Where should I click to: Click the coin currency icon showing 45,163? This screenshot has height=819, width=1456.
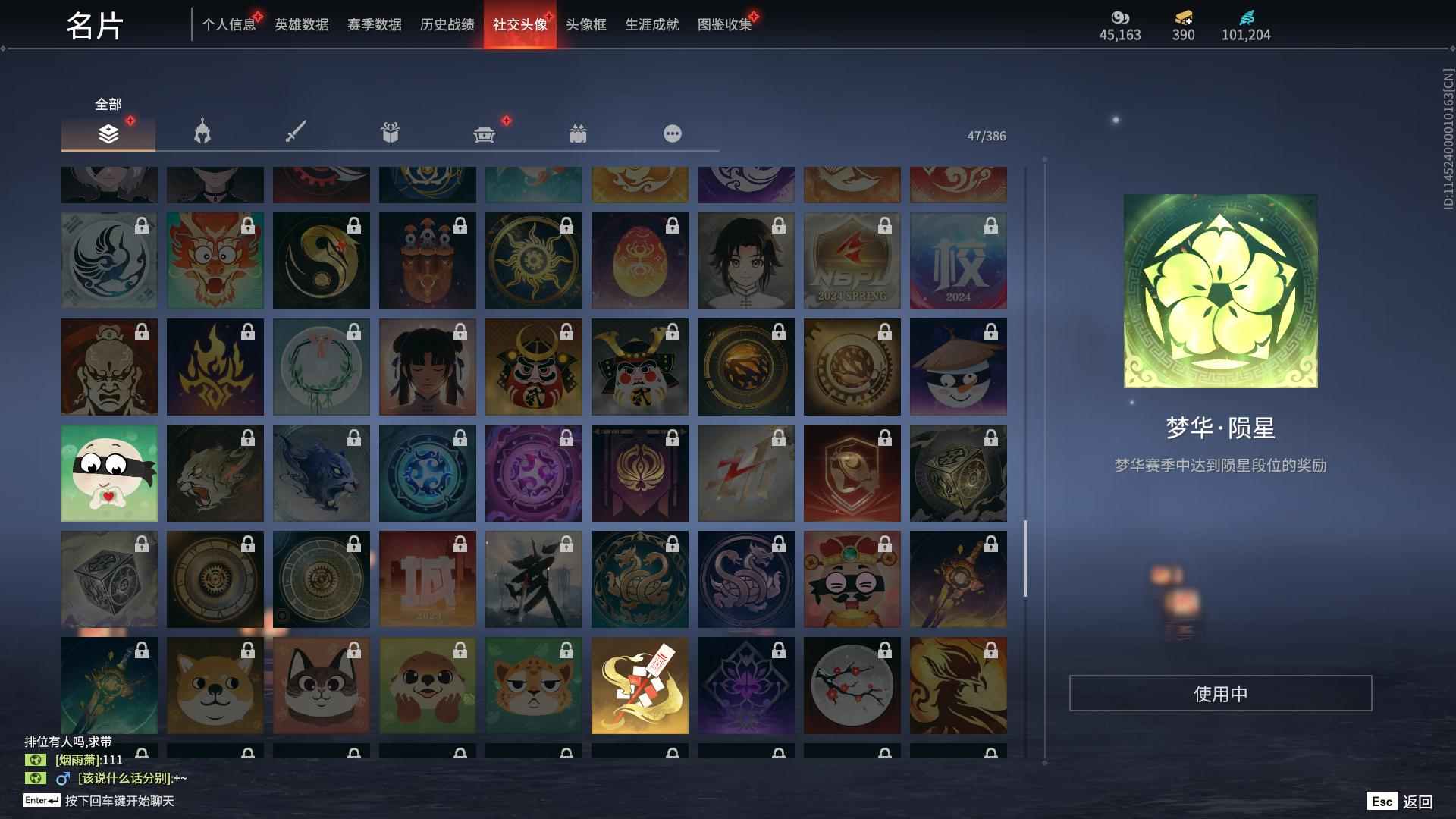1120,18
